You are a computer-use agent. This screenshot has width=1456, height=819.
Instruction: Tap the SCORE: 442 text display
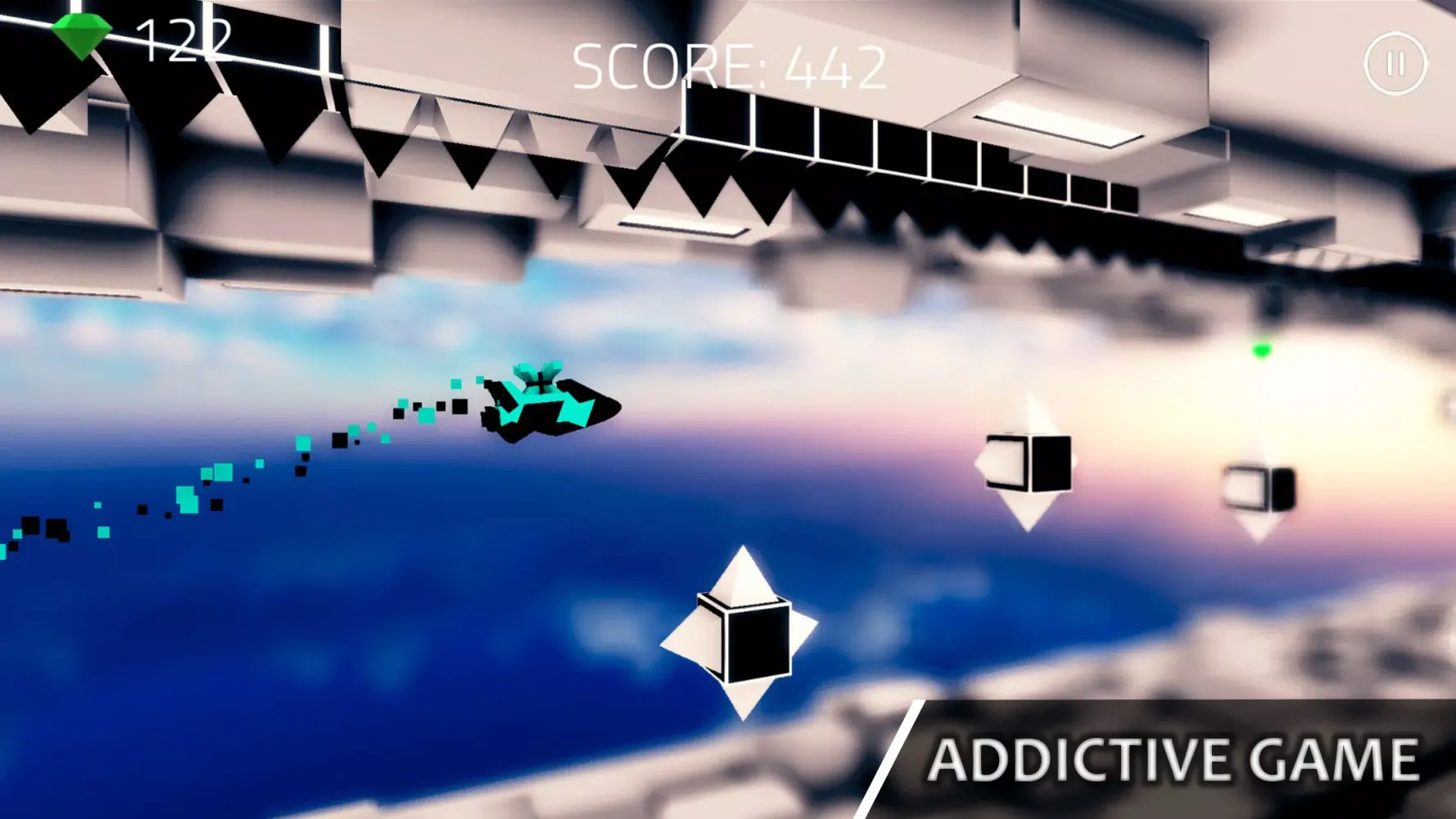pyautogui.click(x=729, y=66)
